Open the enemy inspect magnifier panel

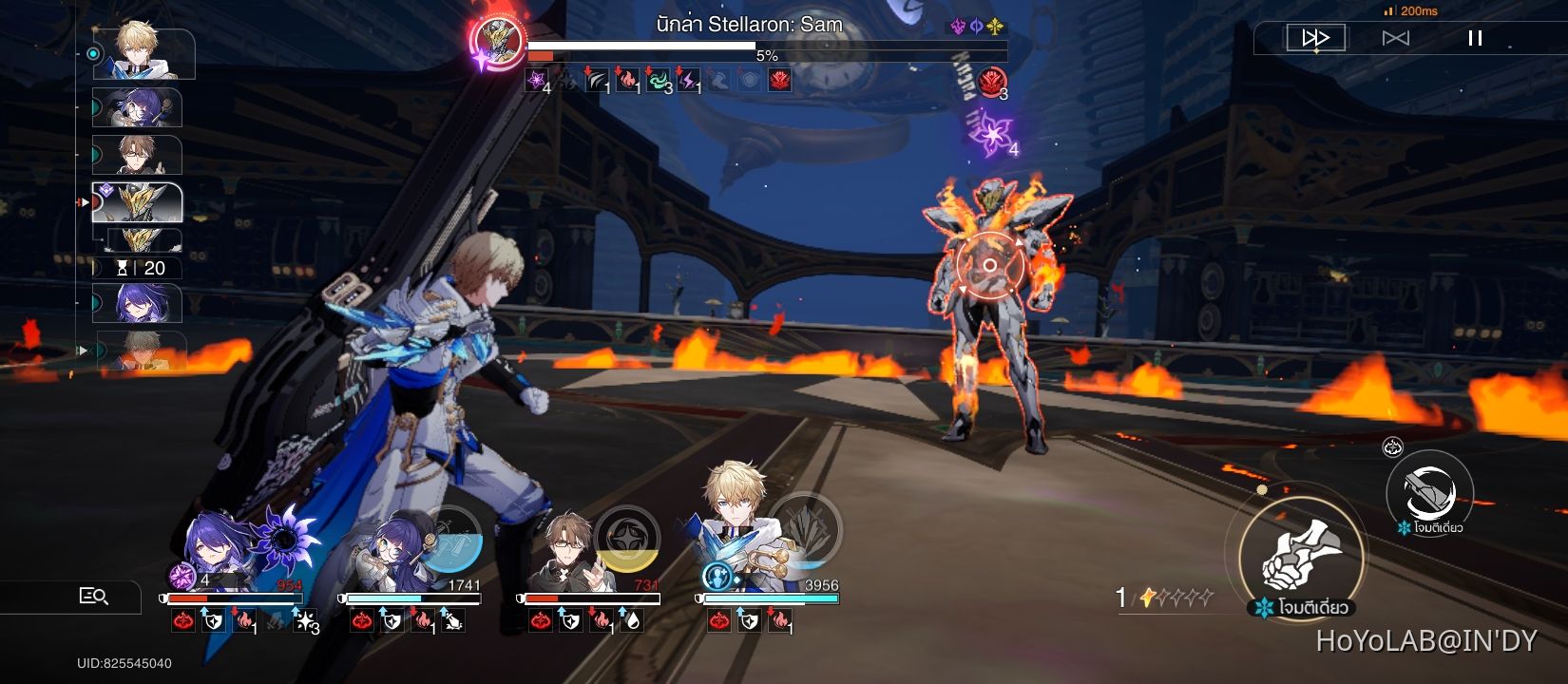tap(95, 597)
